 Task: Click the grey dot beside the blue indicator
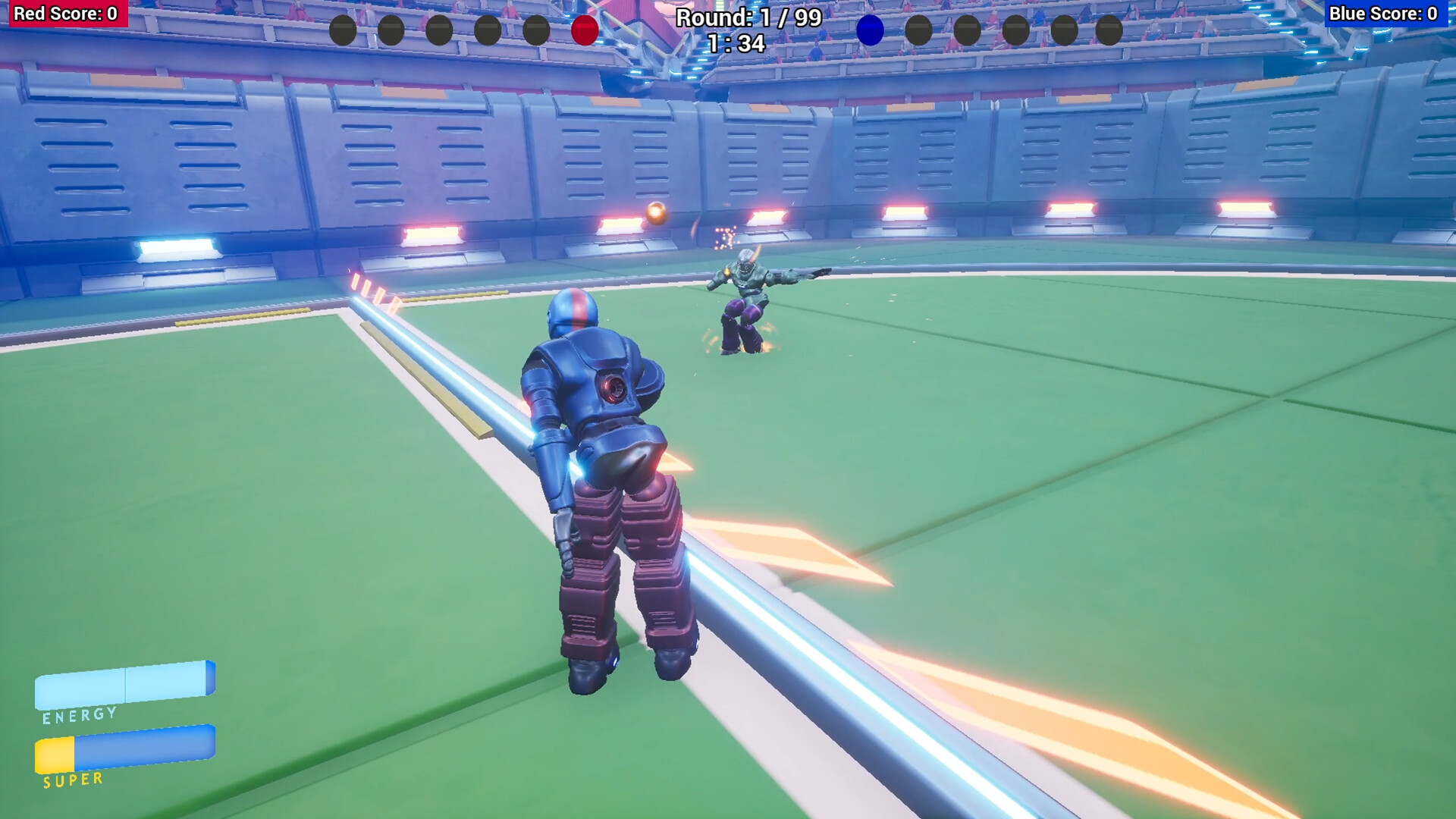918,29
